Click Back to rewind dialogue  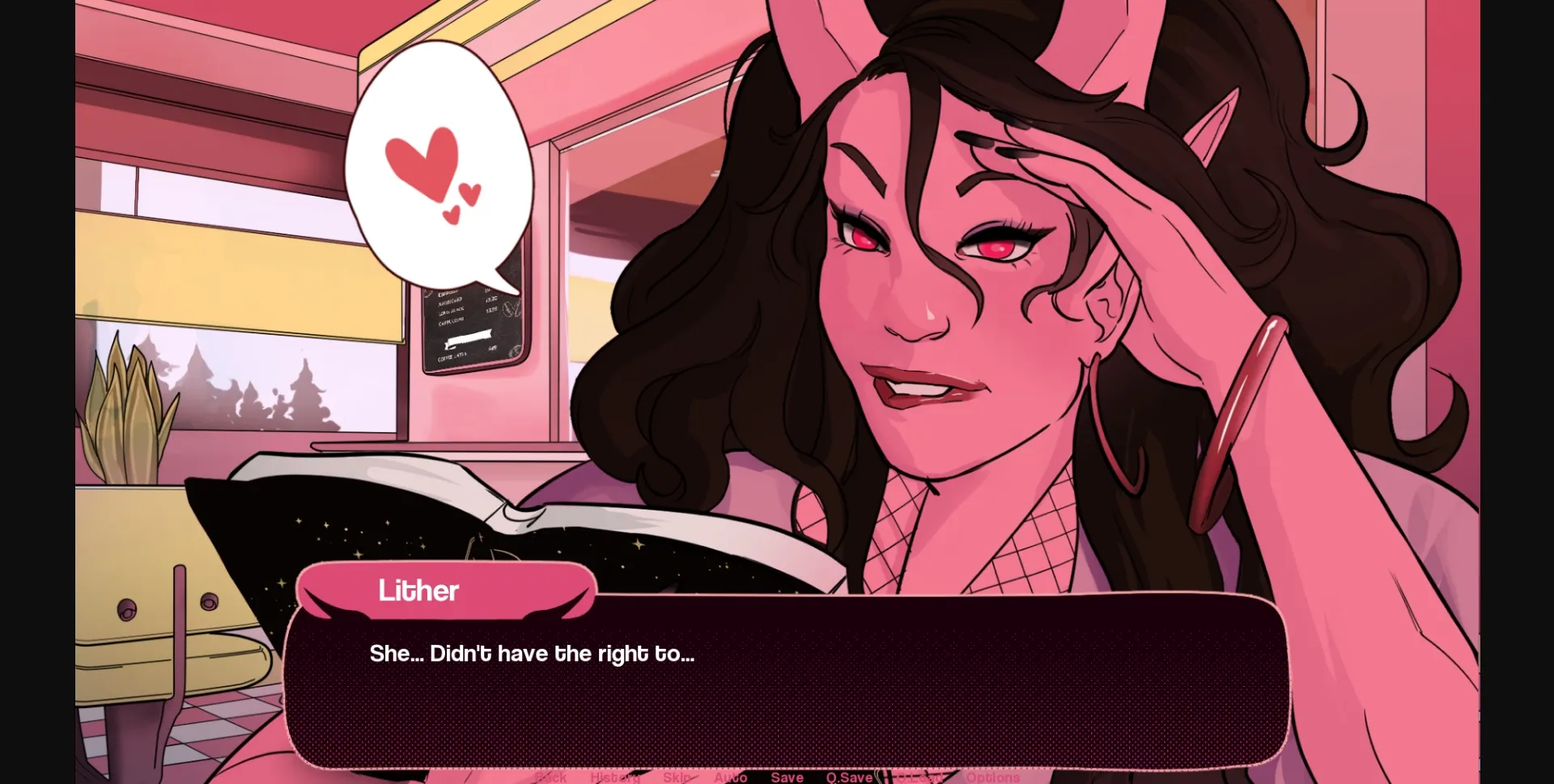tap(551, 777)
